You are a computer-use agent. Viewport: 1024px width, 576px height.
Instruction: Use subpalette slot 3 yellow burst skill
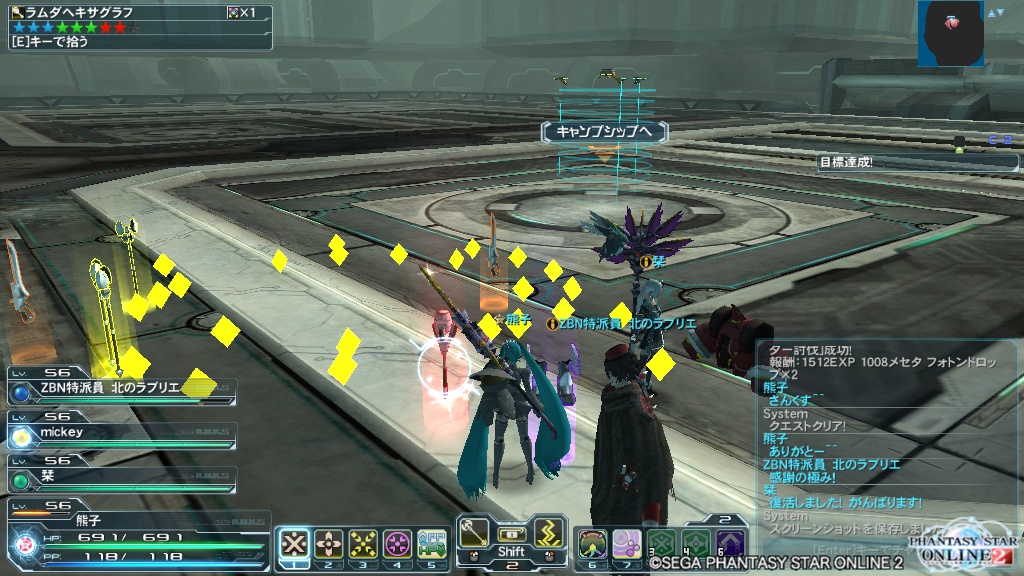click(362, 544)
